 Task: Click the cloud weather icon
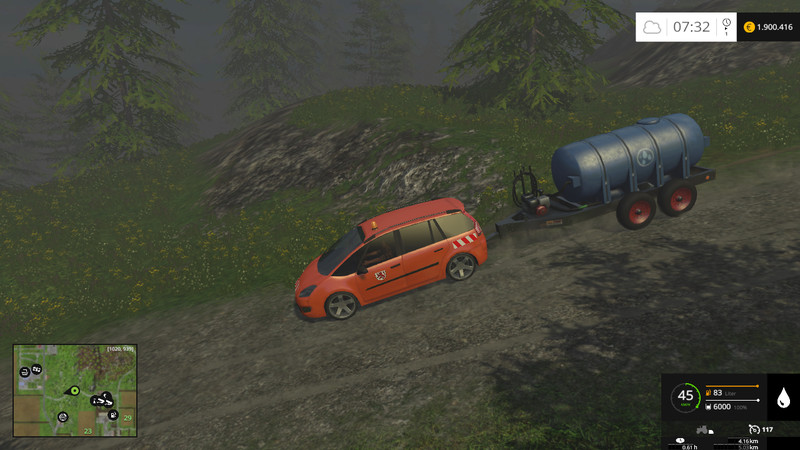coord(653,27)
